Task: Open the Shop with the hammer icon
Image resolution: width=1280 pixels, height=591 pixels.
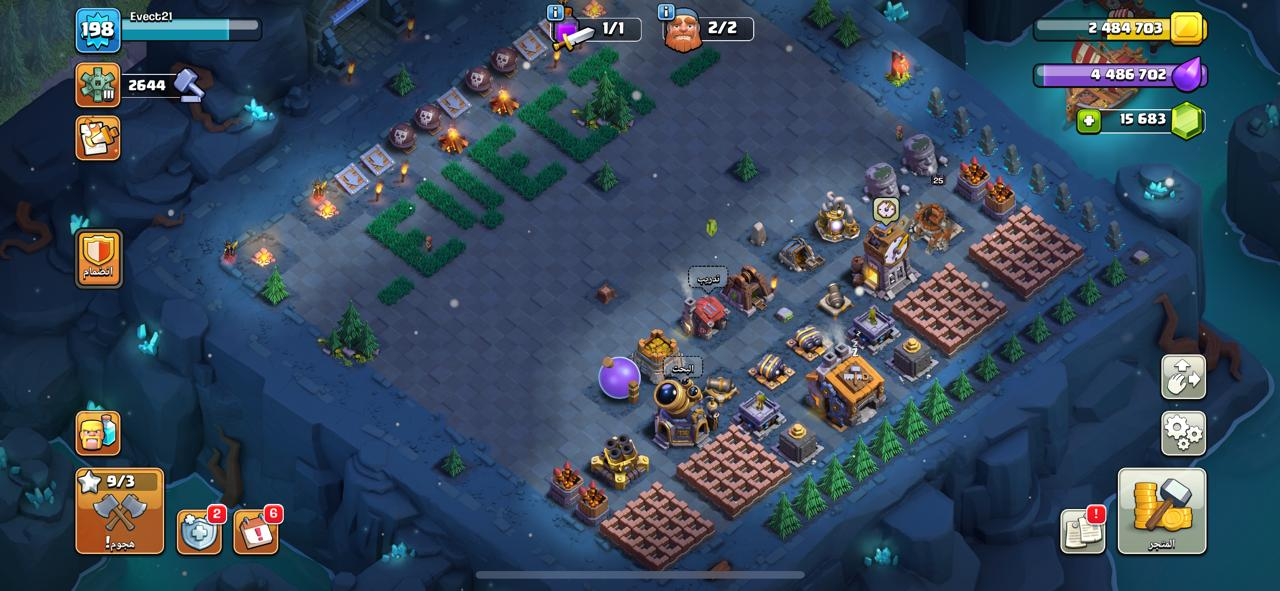Action: click(x=1161, y=510)
